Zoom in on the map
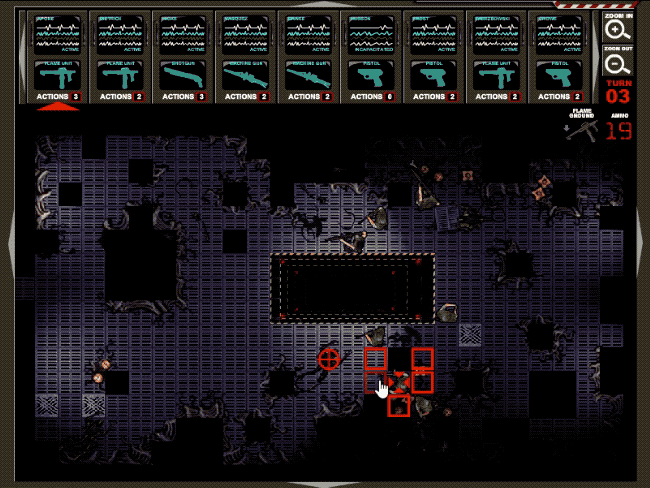The width and height of the screenshot is (650, 488). point(617,31)
